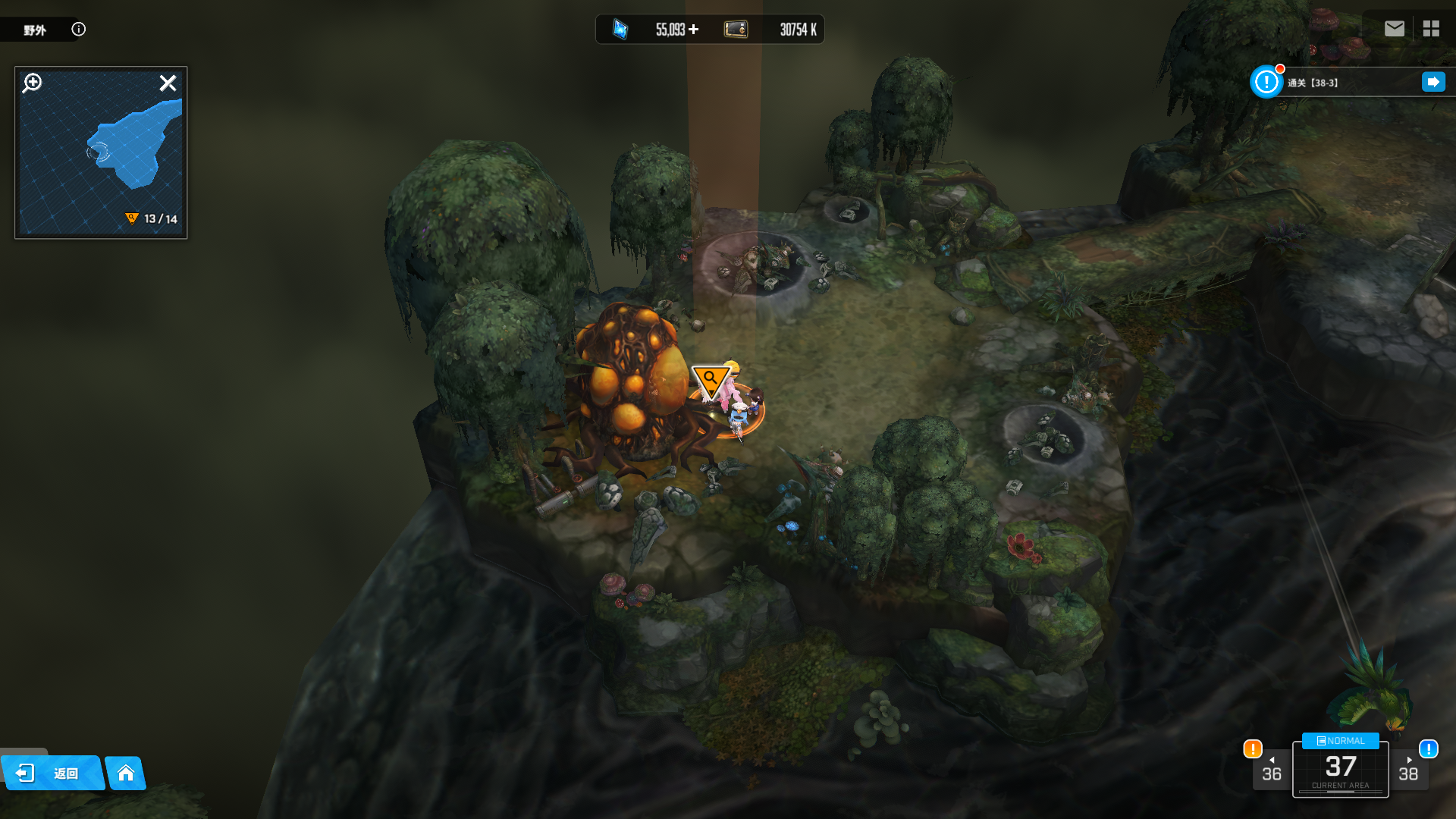Click the minimap magnifier zoom button
1456x819 pixels.
click(33, 83)
